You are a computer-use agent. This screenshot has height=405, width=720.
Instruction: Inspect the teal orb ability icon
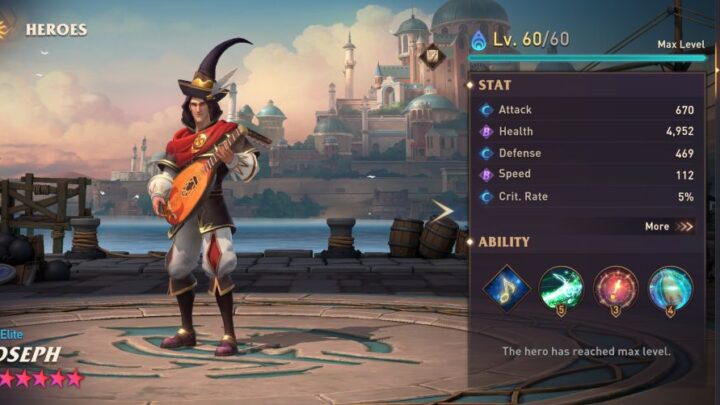(x=670, y=288)
